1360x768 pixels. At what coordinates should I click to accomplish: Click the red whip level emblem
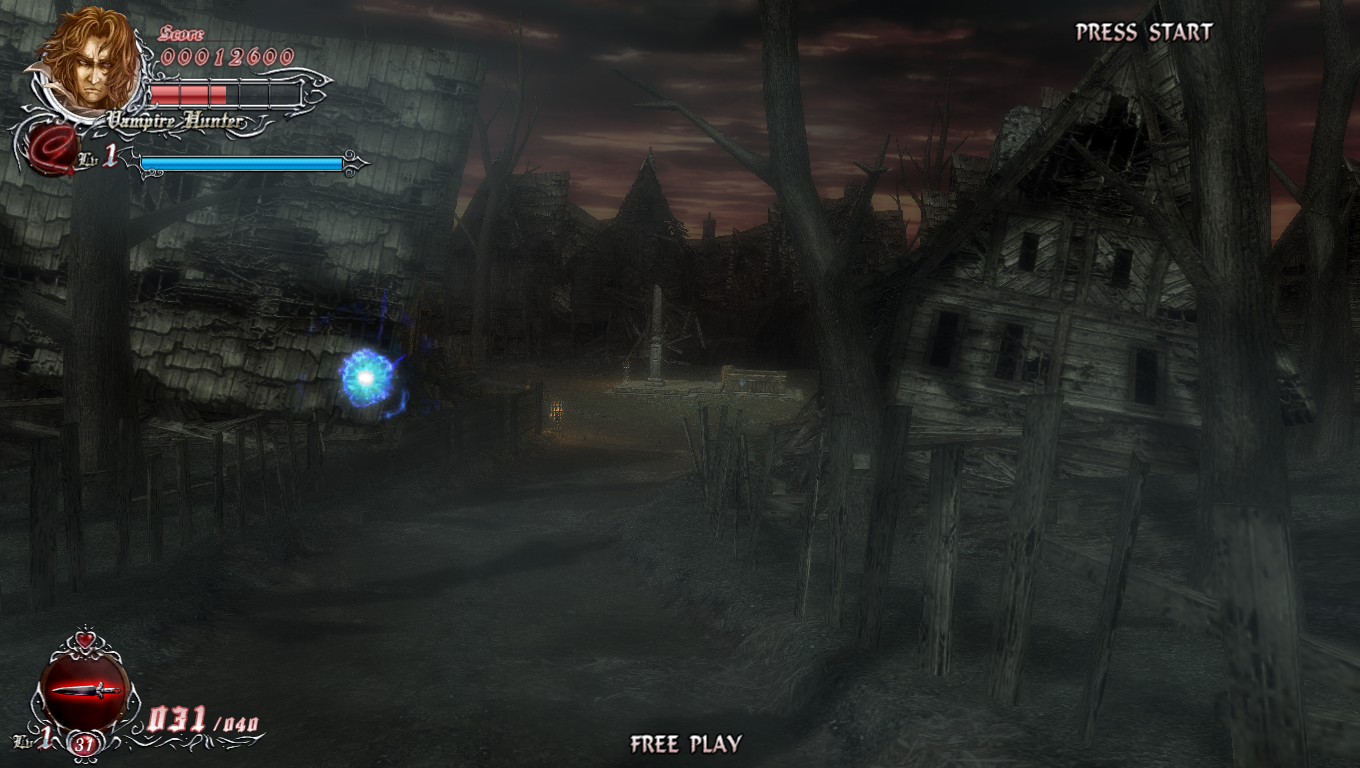click(52, 153)
